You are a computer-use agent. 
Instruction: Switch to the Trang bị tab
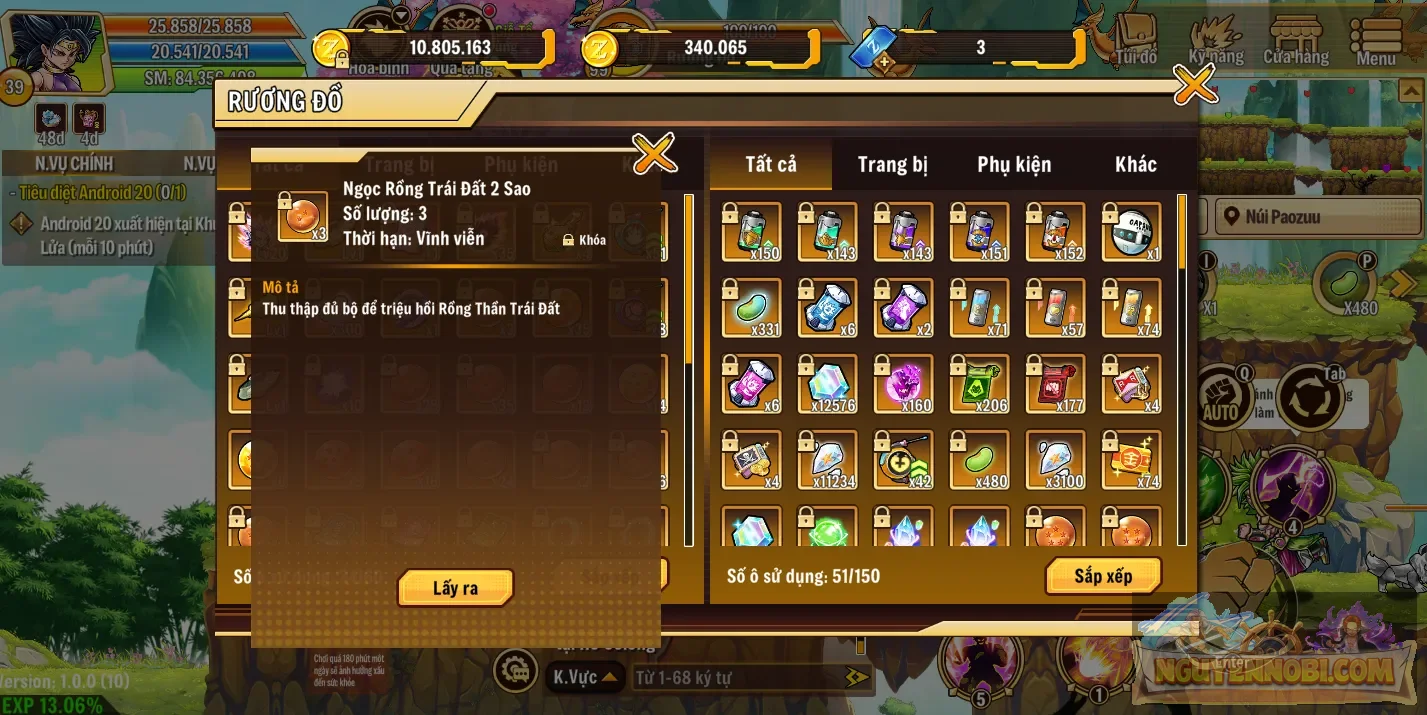[x=892, y=165]
